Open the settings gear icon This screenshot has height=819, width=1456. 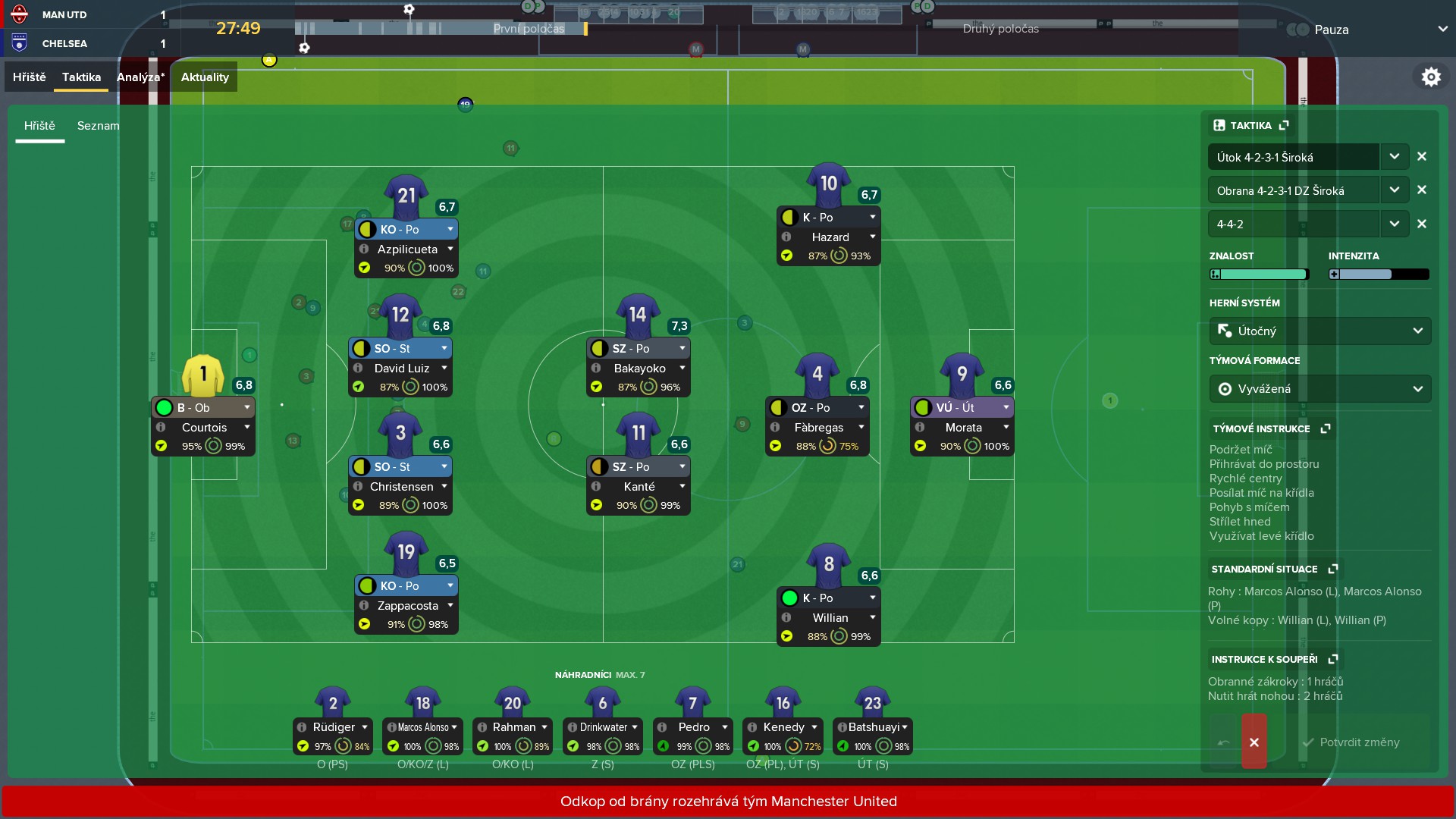(1432, 76)
